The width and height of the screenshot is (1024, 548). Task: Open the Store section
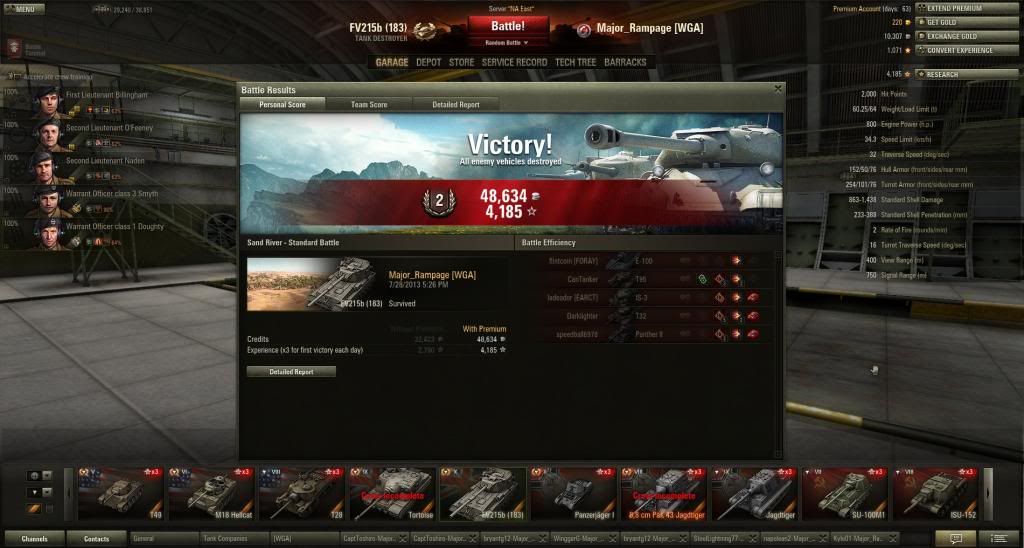[462, 62]
